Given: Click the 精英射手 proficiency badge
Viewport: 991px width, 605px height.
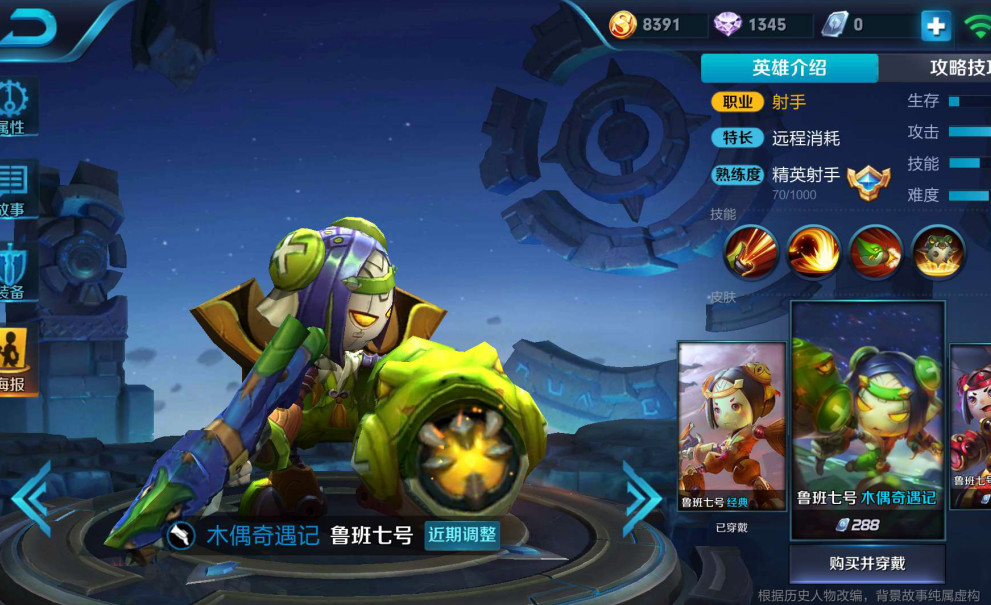Looking at the screenshot, I should point(867,181).
